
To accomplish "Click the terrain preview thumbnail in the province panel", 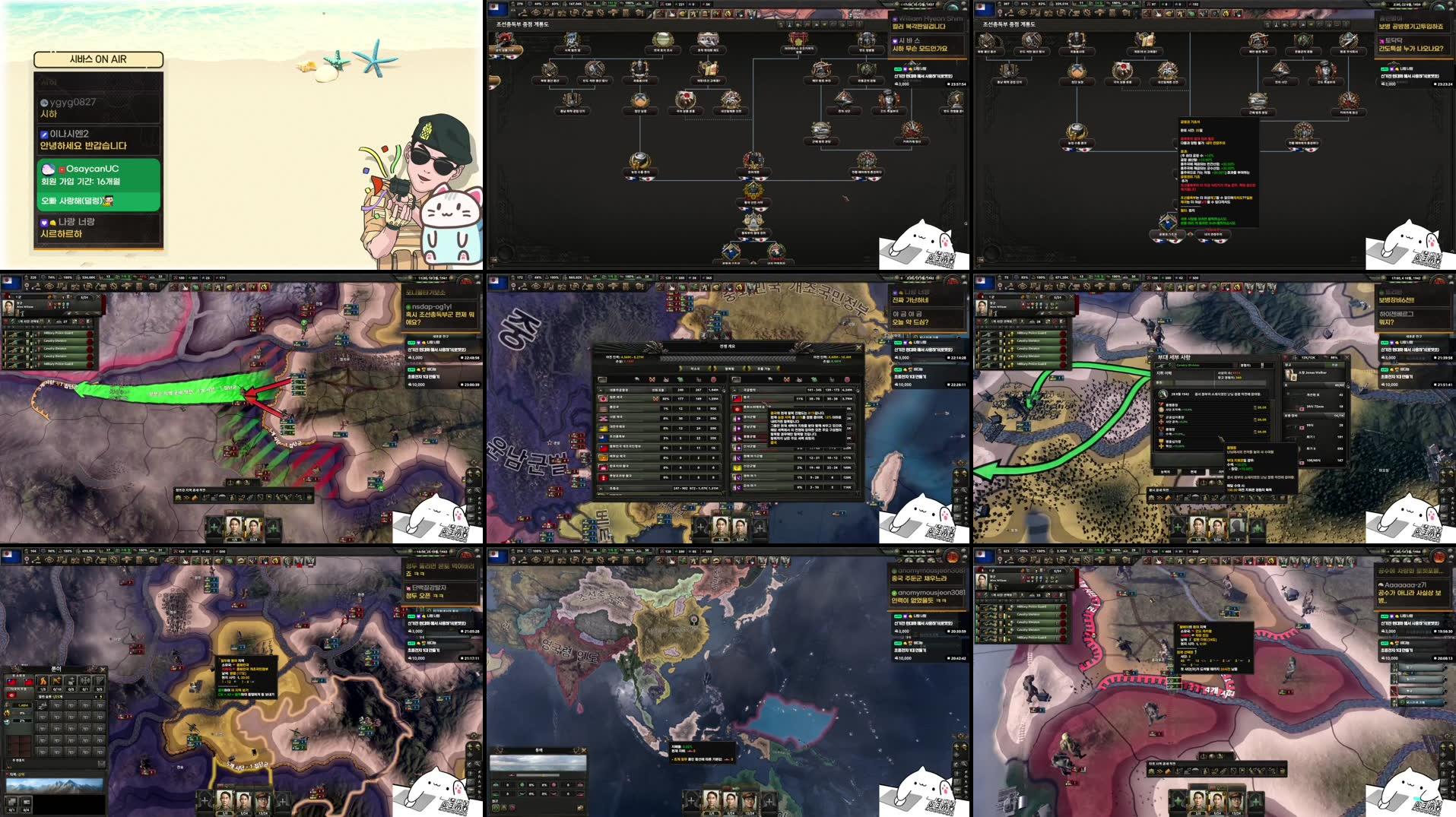I will point(55,784).
